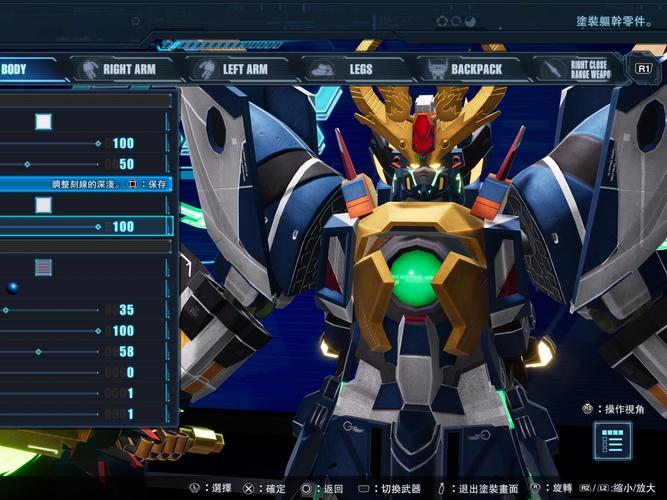Image resolution: width=667 pixels, height=500 pixels.
Task: Select the blue sphere material preview
Action: 13,288
